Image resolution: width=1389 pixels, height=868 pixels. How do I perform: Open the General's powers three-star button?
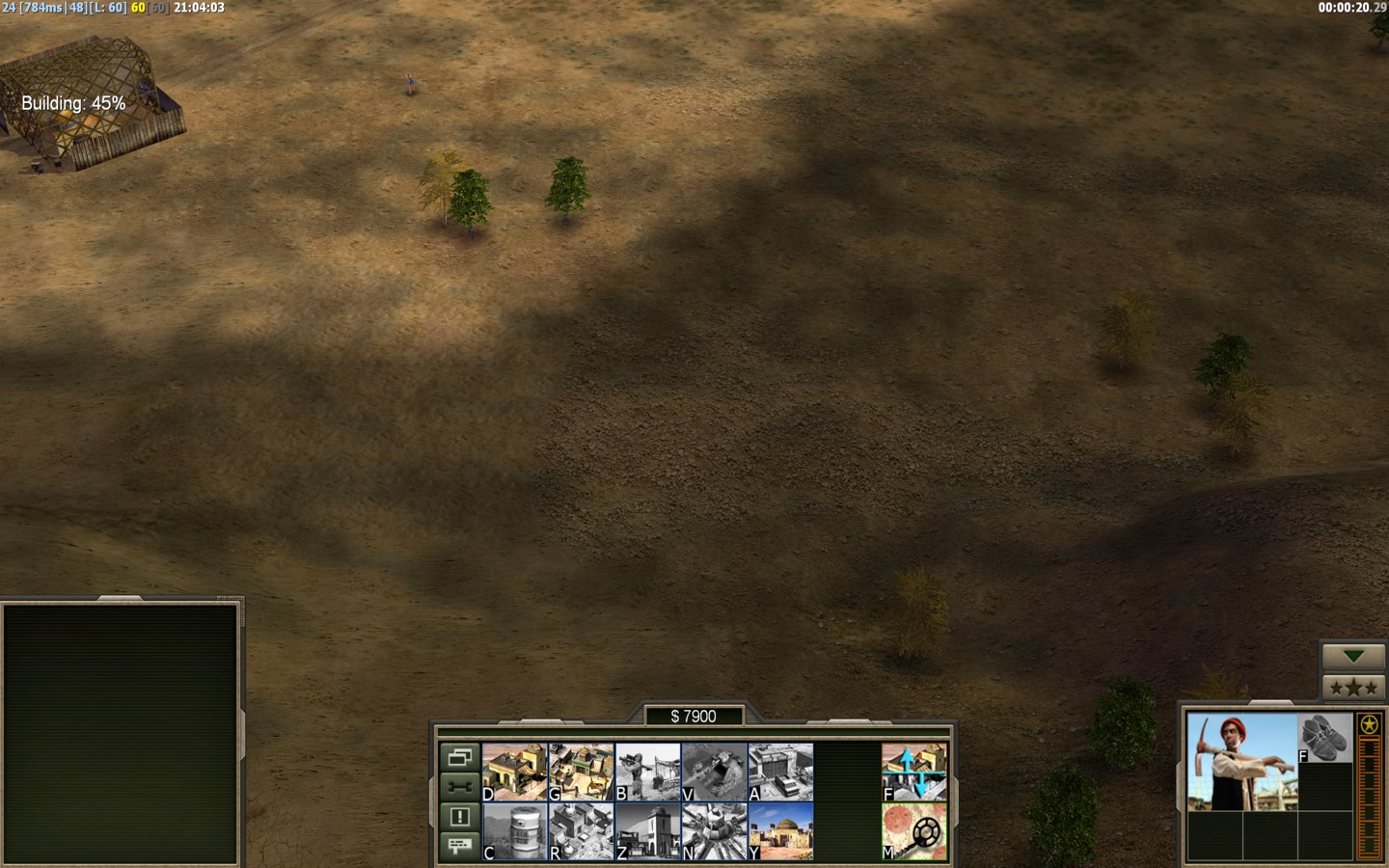[x=1353, y=688]
